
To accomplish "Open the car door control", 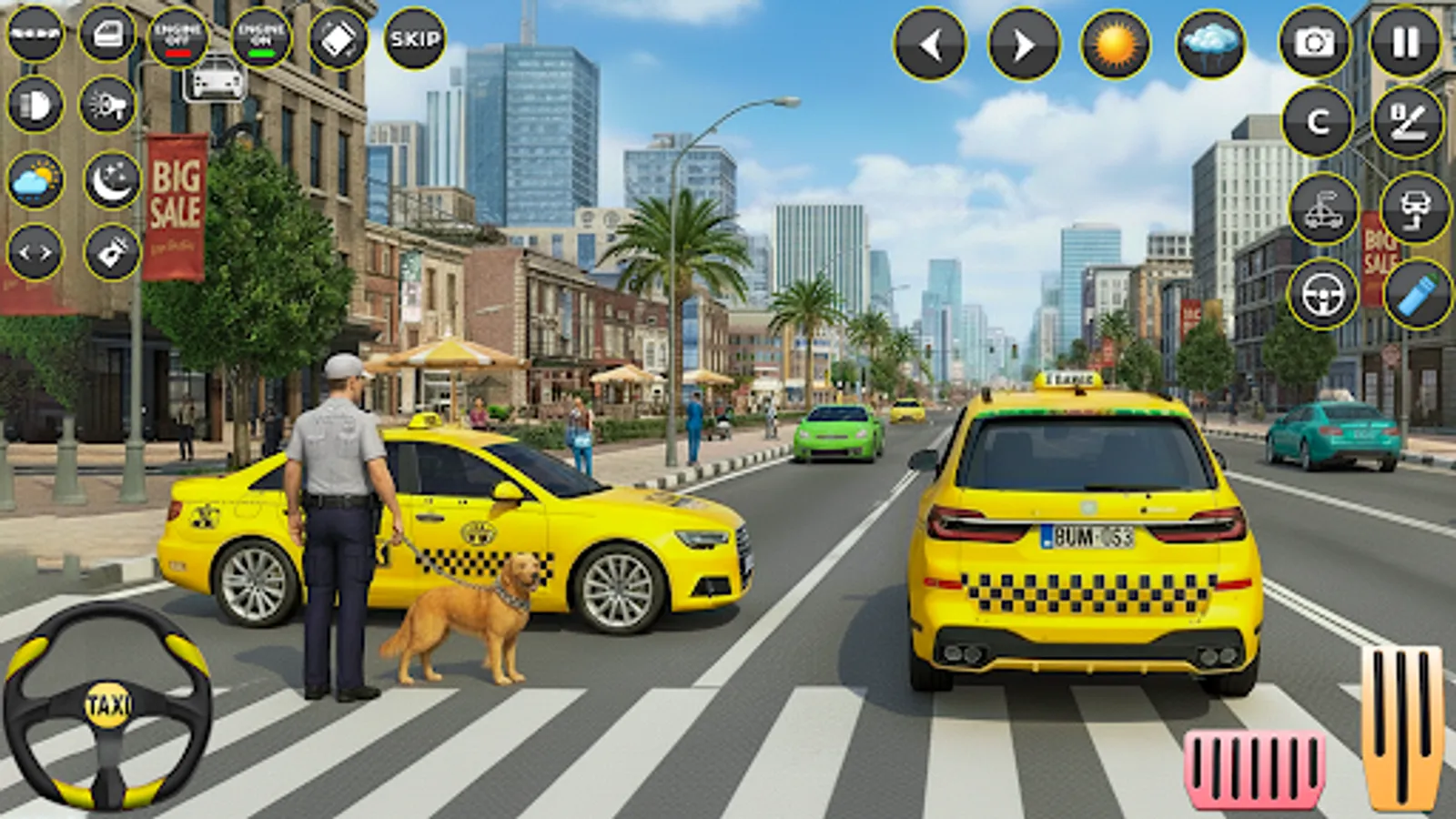I will coord(109,34).
